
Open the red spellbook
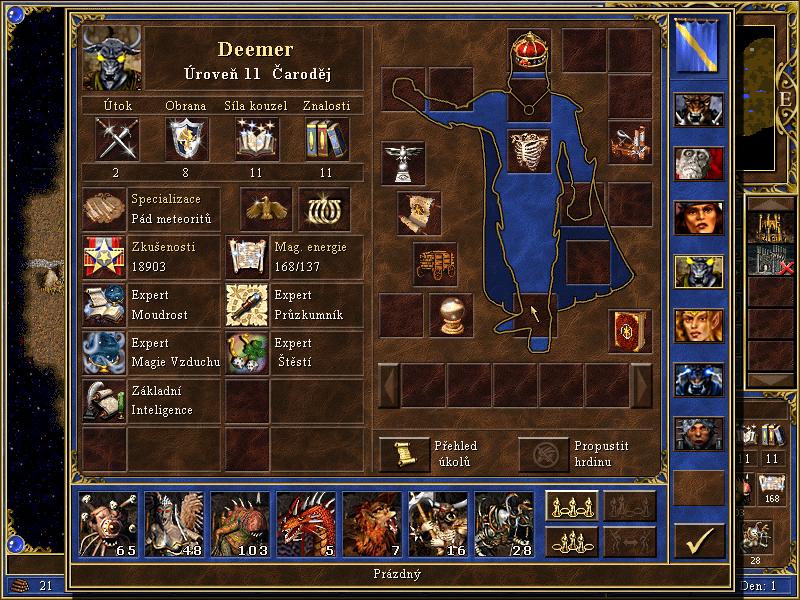[x=630, y=328]
